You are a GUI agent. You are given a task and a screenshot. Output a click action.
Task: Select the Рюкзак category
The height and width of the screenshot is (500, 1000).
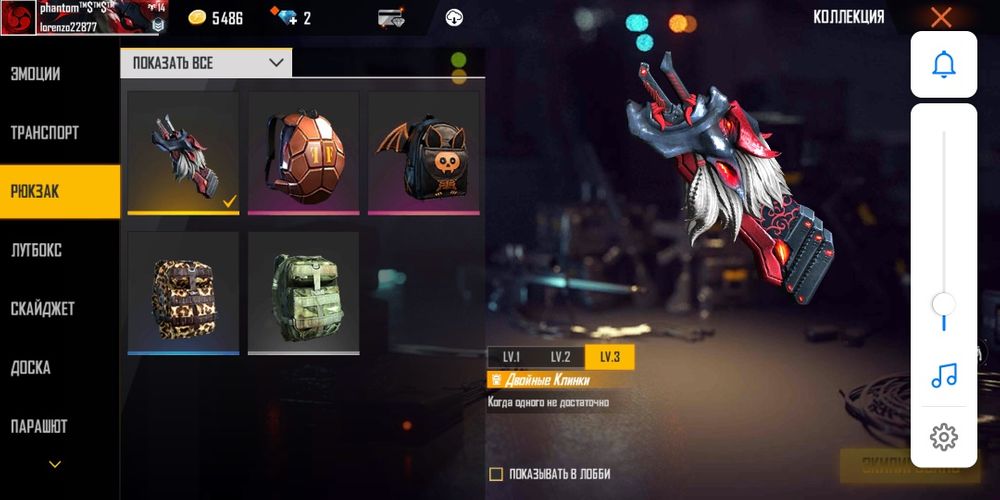point(36,191)
